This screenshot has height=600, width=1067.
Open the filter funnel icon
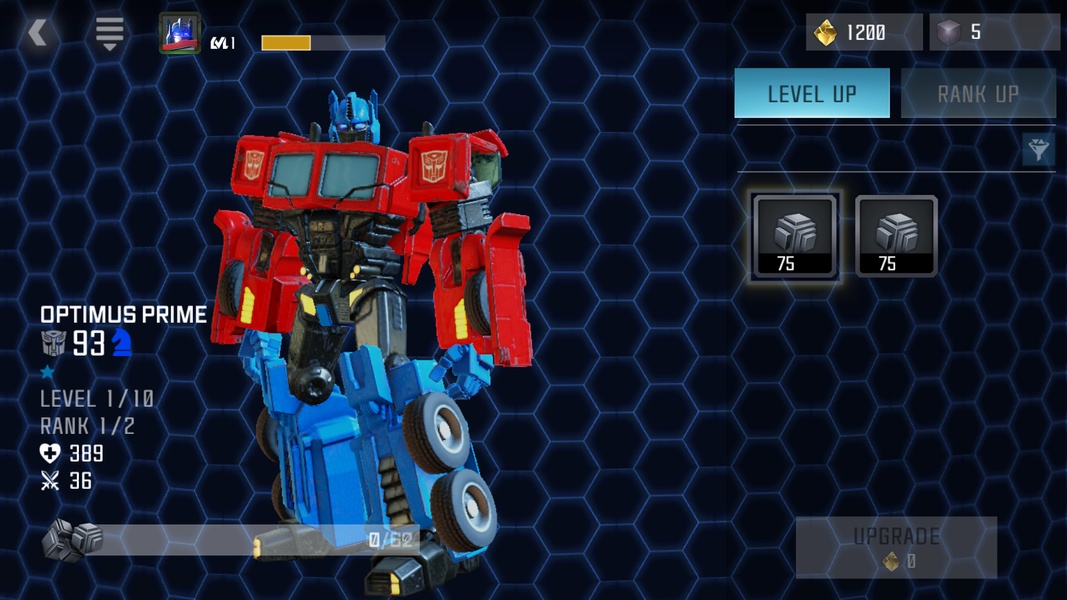coord(1038,150)
